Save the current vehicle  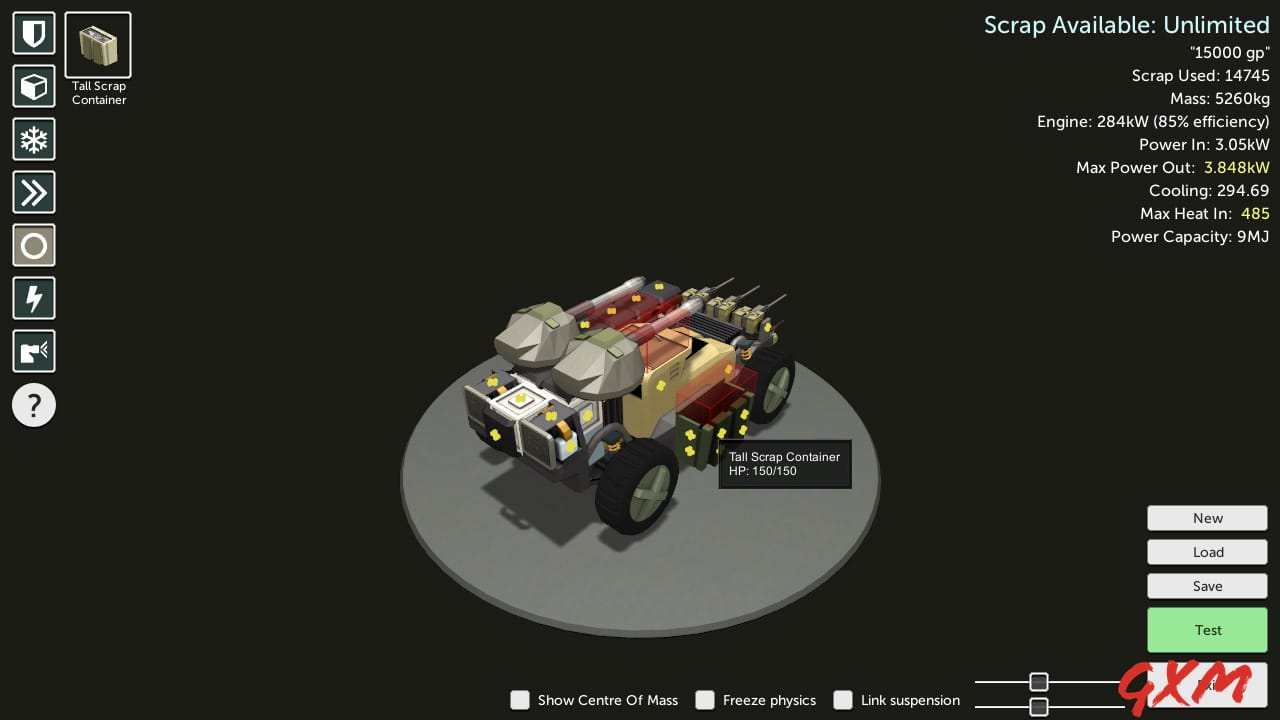[x=1207, y=585]
